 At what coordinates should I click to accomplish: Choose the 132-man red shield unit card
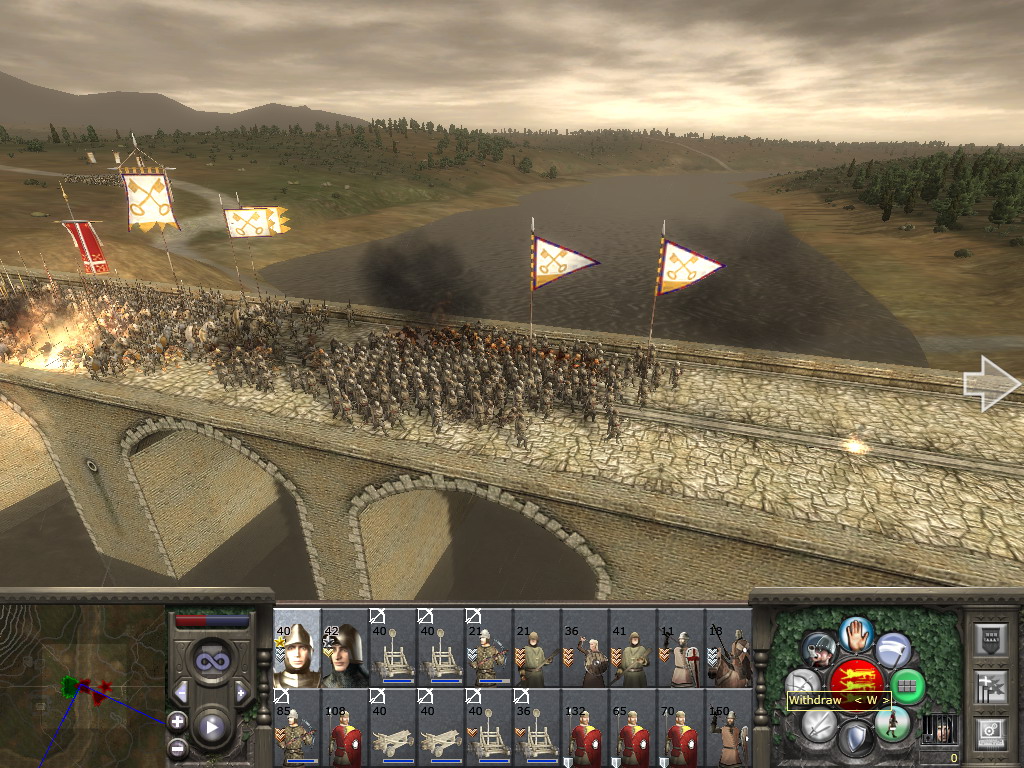pos(585,728)
